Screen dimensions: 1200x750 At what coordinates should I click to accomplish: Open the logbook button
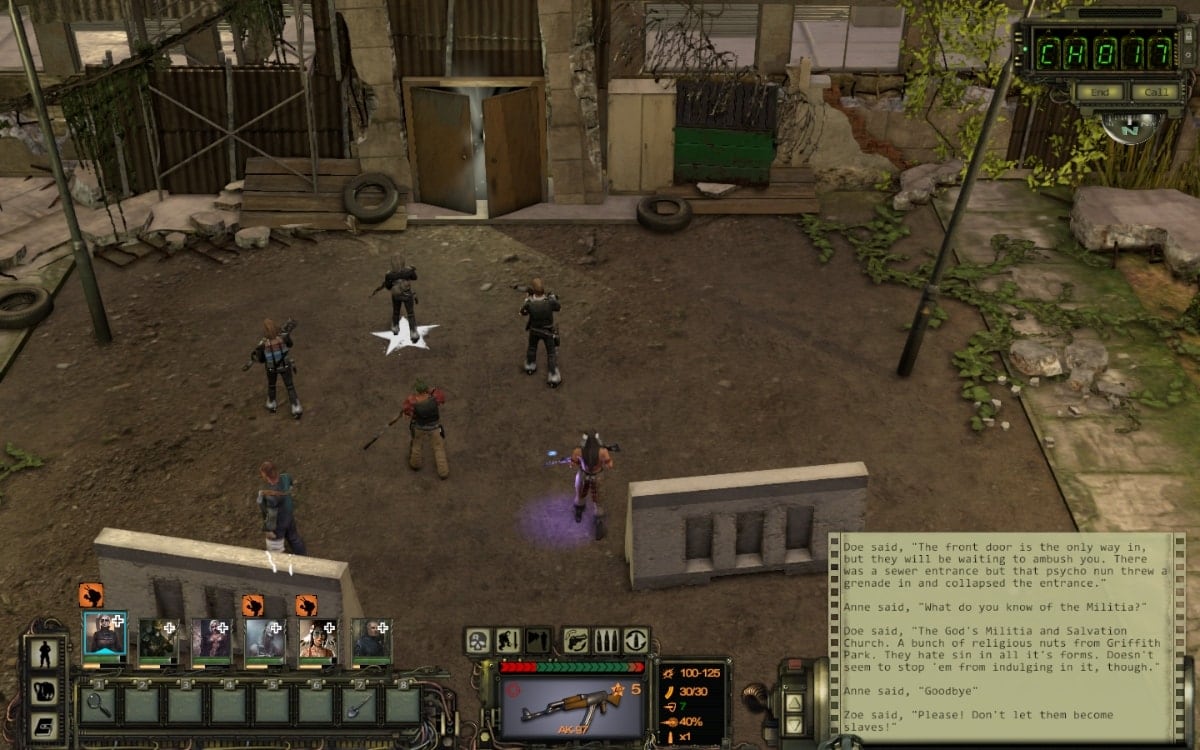click(x=45, y=725)
